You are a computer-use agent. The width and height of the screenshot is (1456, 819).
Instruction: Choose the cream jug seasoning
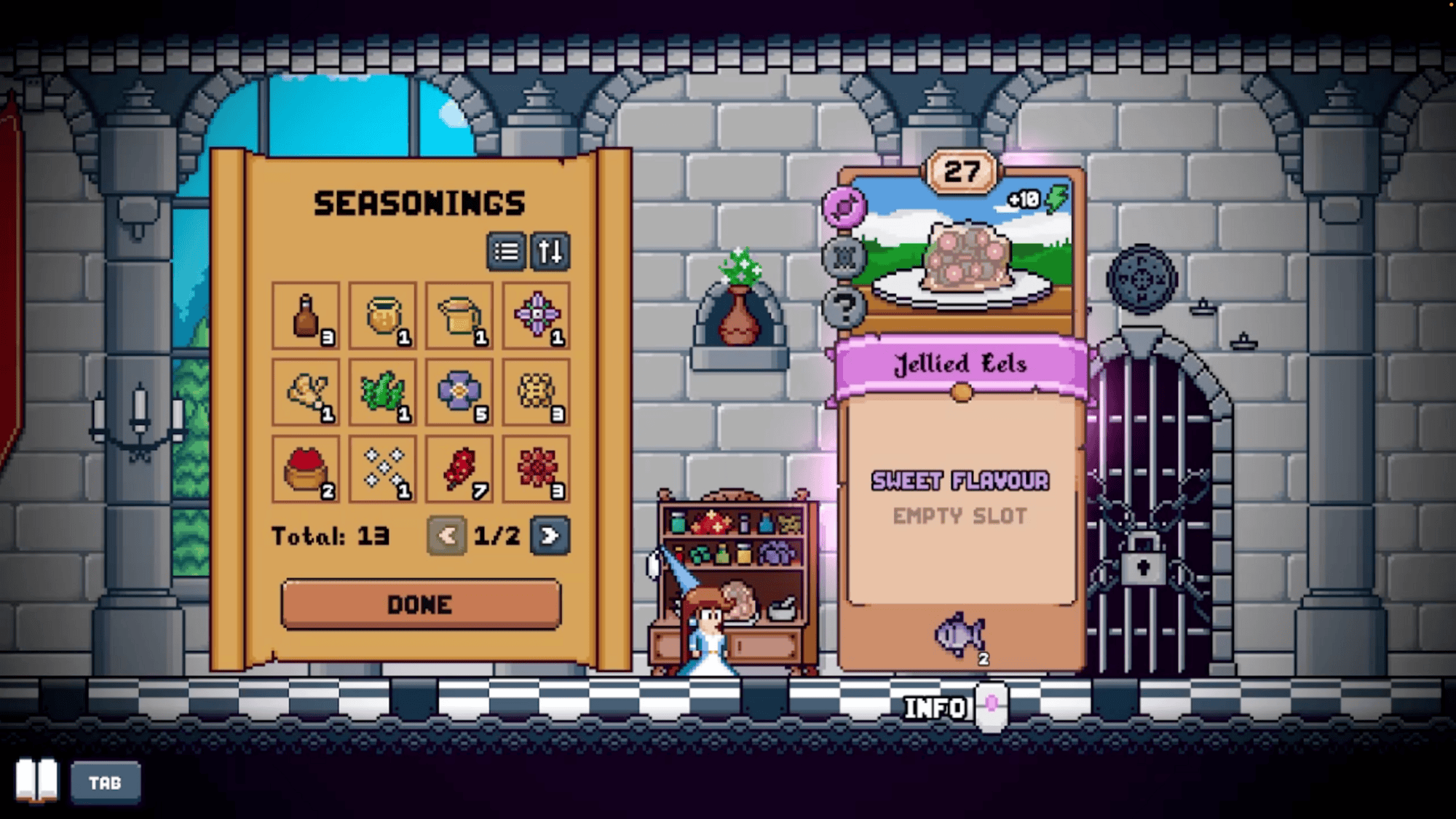(459, 316)
